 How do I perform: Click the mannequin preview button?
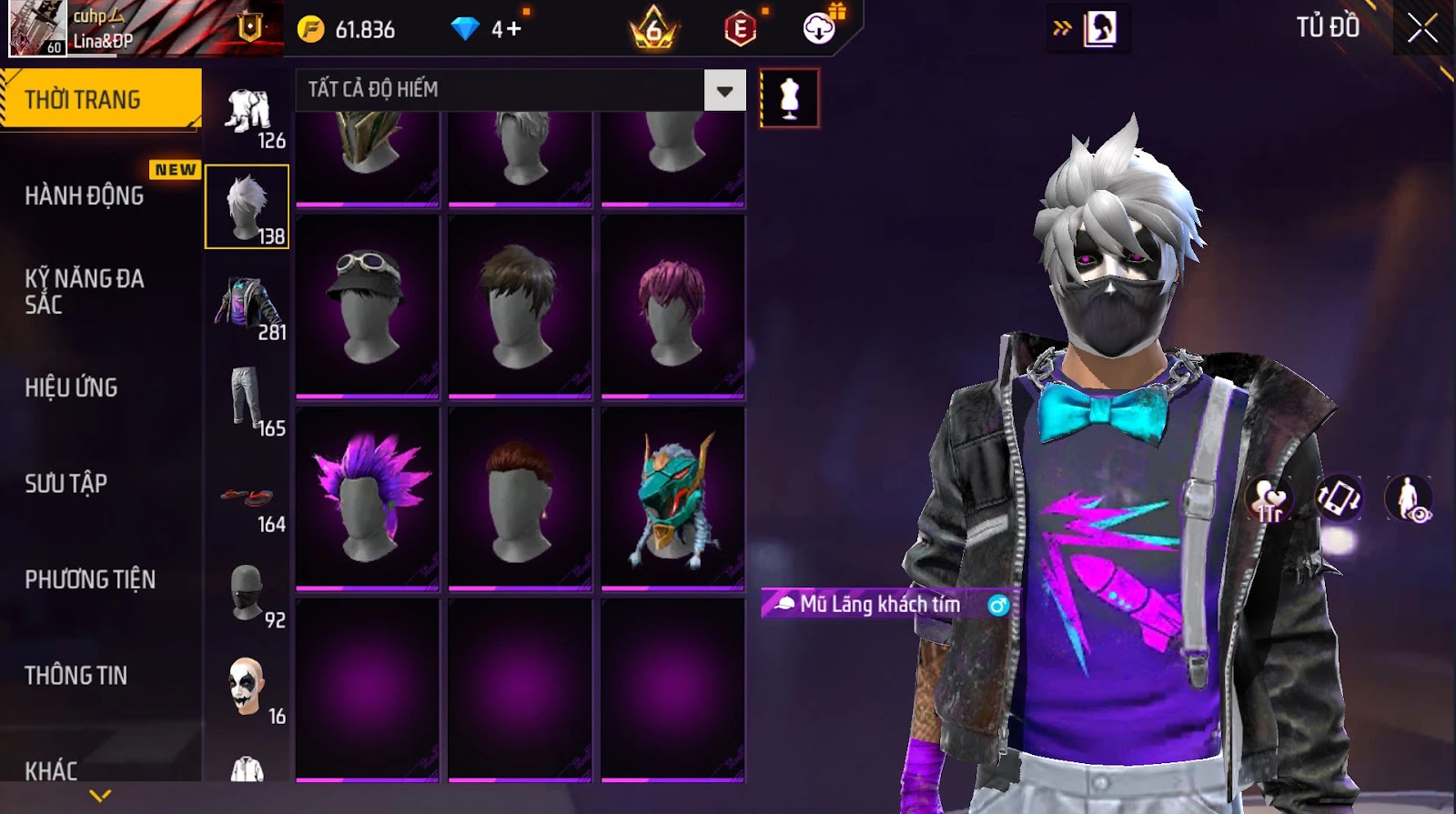point(789,98)
